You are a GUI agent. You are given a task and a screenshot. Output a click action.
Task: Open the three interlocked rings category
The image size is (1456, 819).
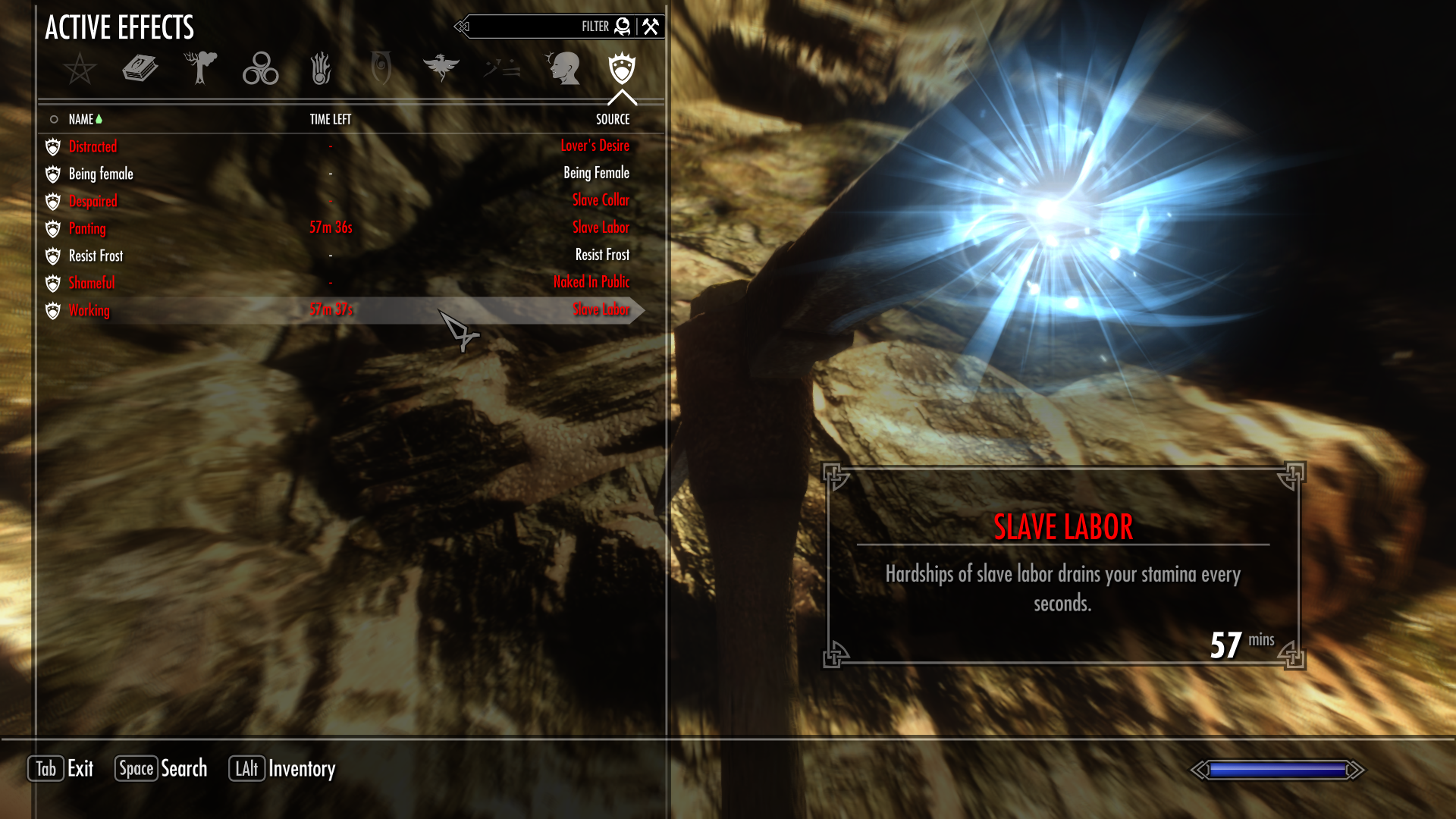coord(260,69)
